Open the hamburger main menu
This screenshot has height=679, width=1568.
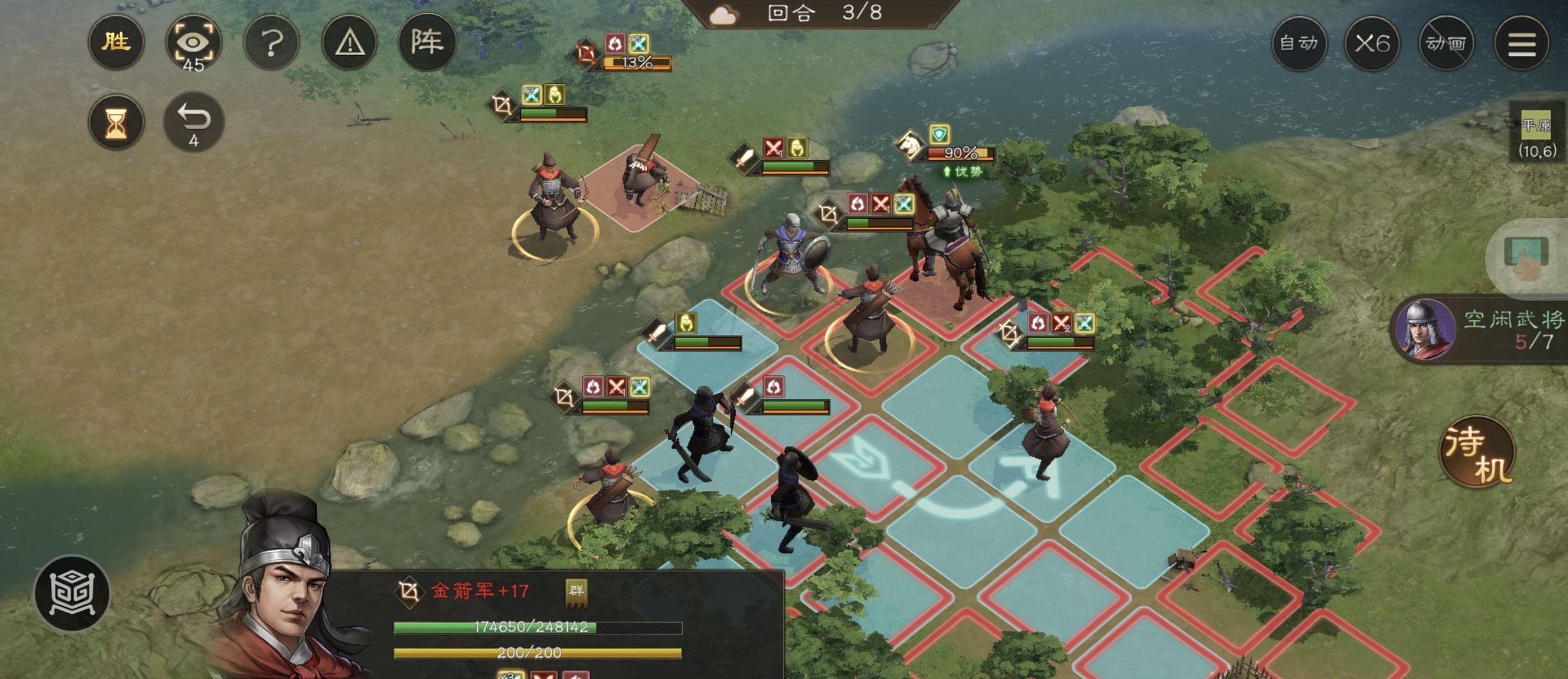[1522, 44]
